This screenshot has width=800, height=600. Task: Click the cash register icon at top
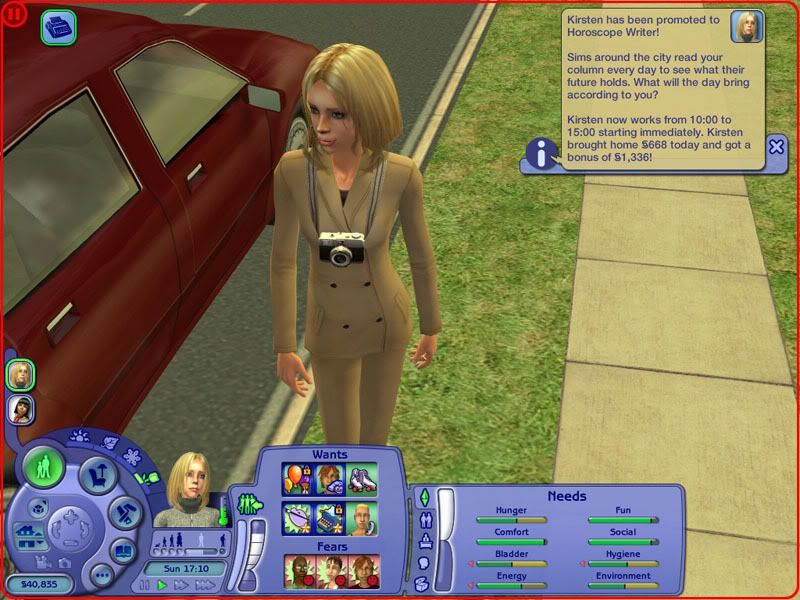[57, 27]
